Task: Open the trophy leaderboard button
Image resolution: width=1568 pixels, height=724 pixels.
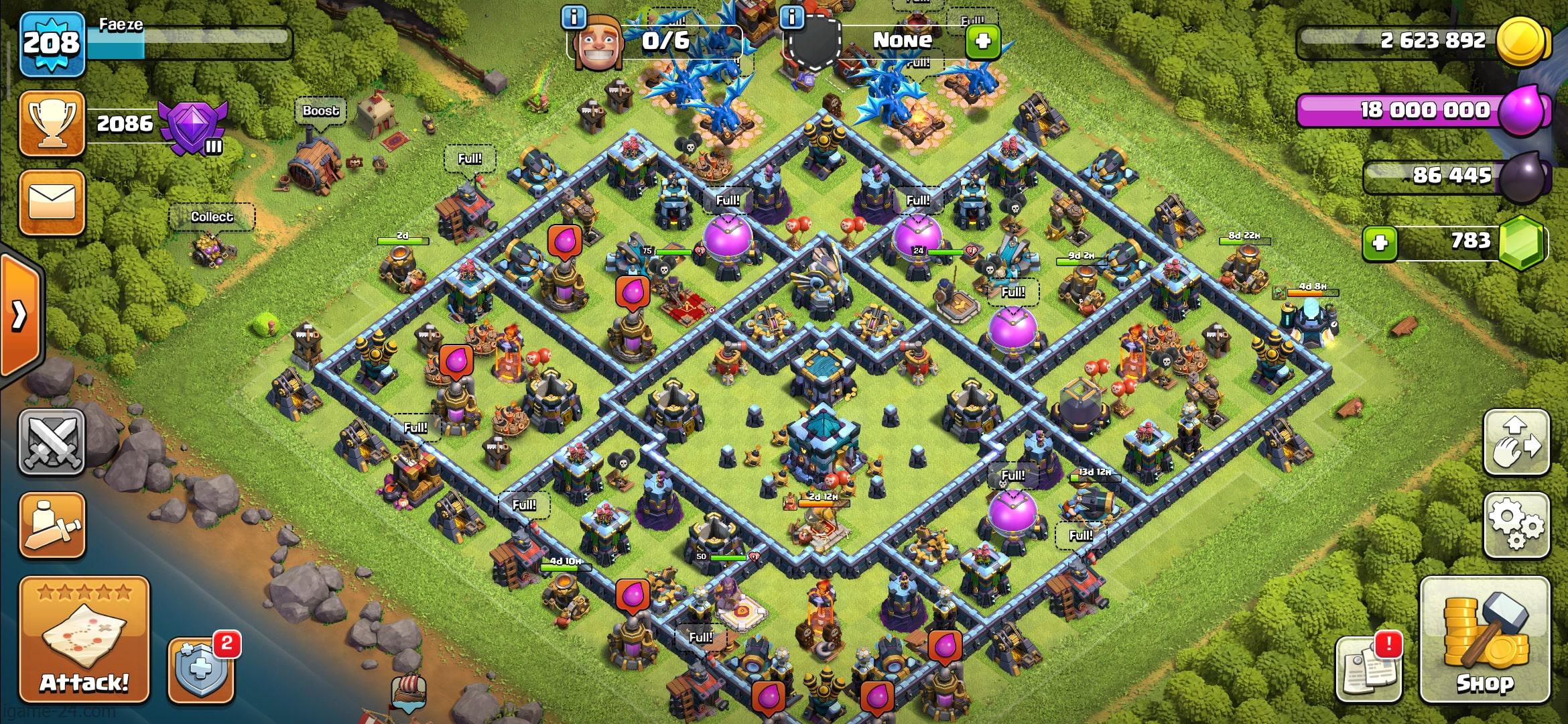Action: [52, 124]
